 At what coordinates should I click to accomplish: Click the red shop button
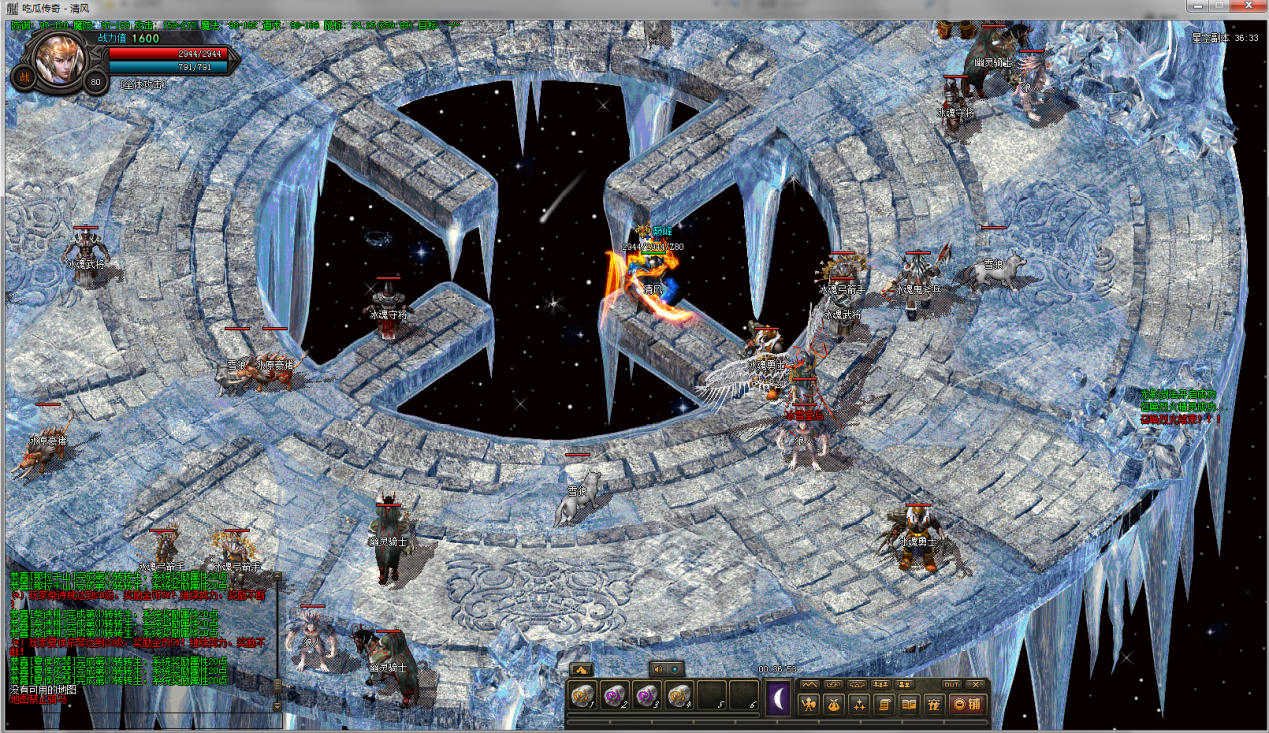[967, 704]
